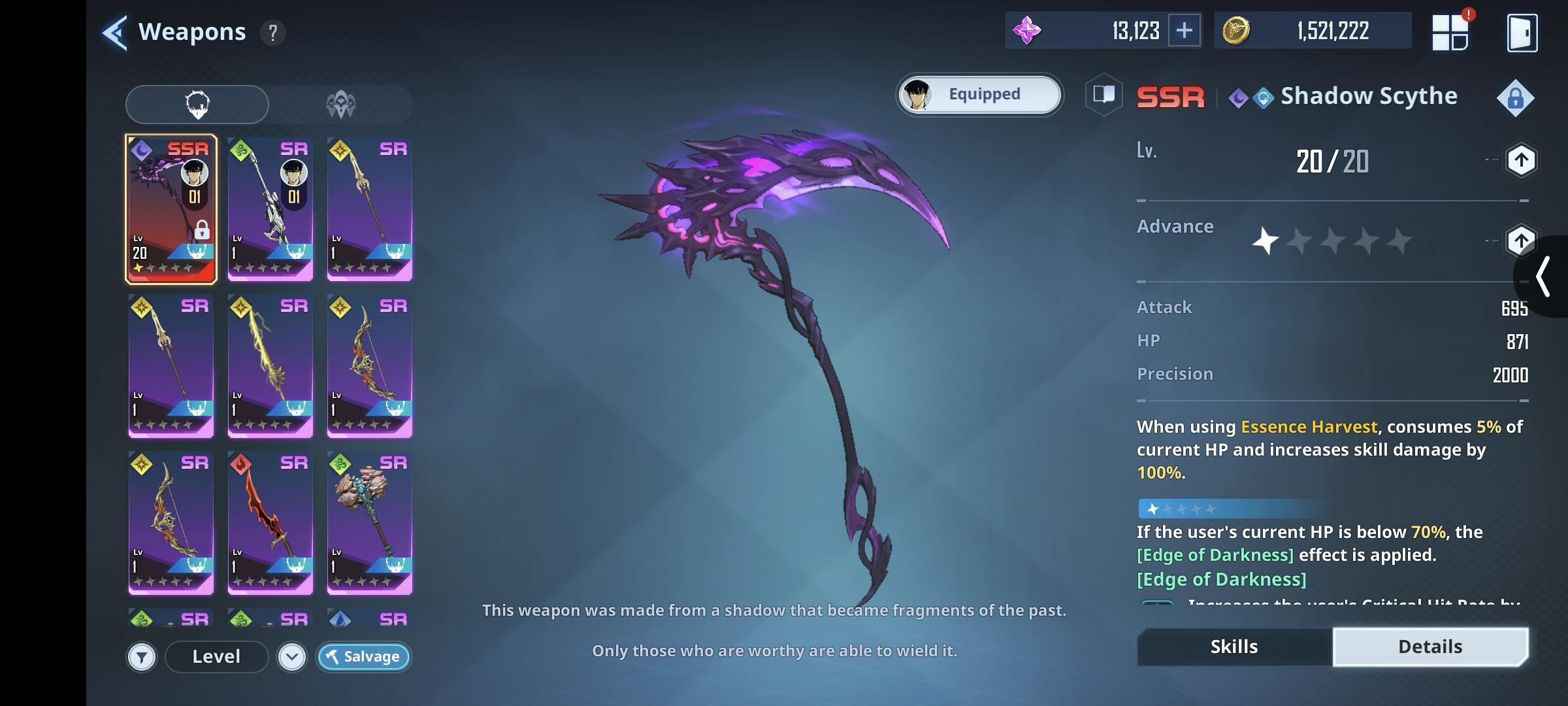Click the Equipped status button
Viewport: 1568px width, 706px height.
[x=979, y=95]
